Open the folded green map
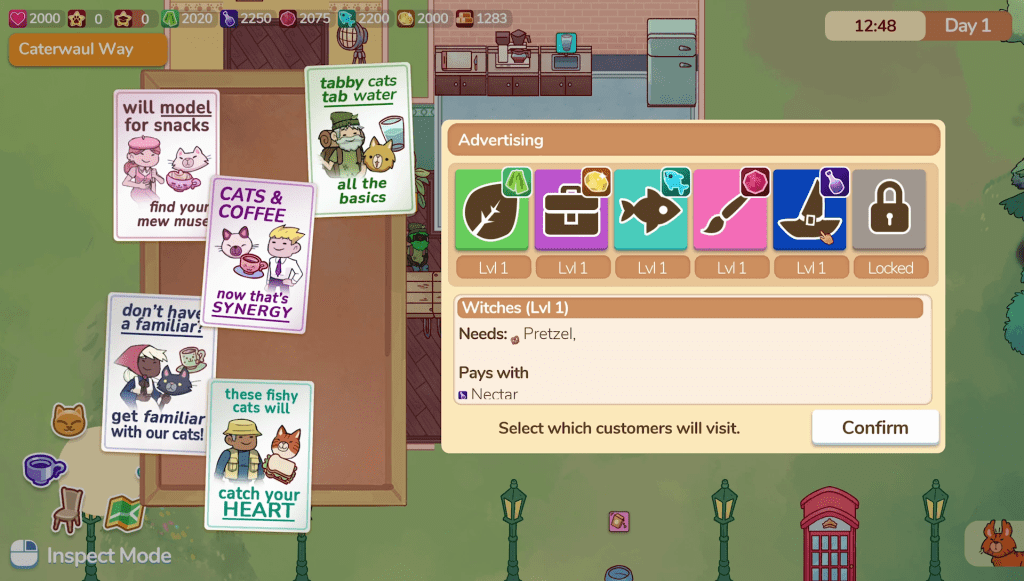This screenshot has height=581, width=1024. coord(124,513)
